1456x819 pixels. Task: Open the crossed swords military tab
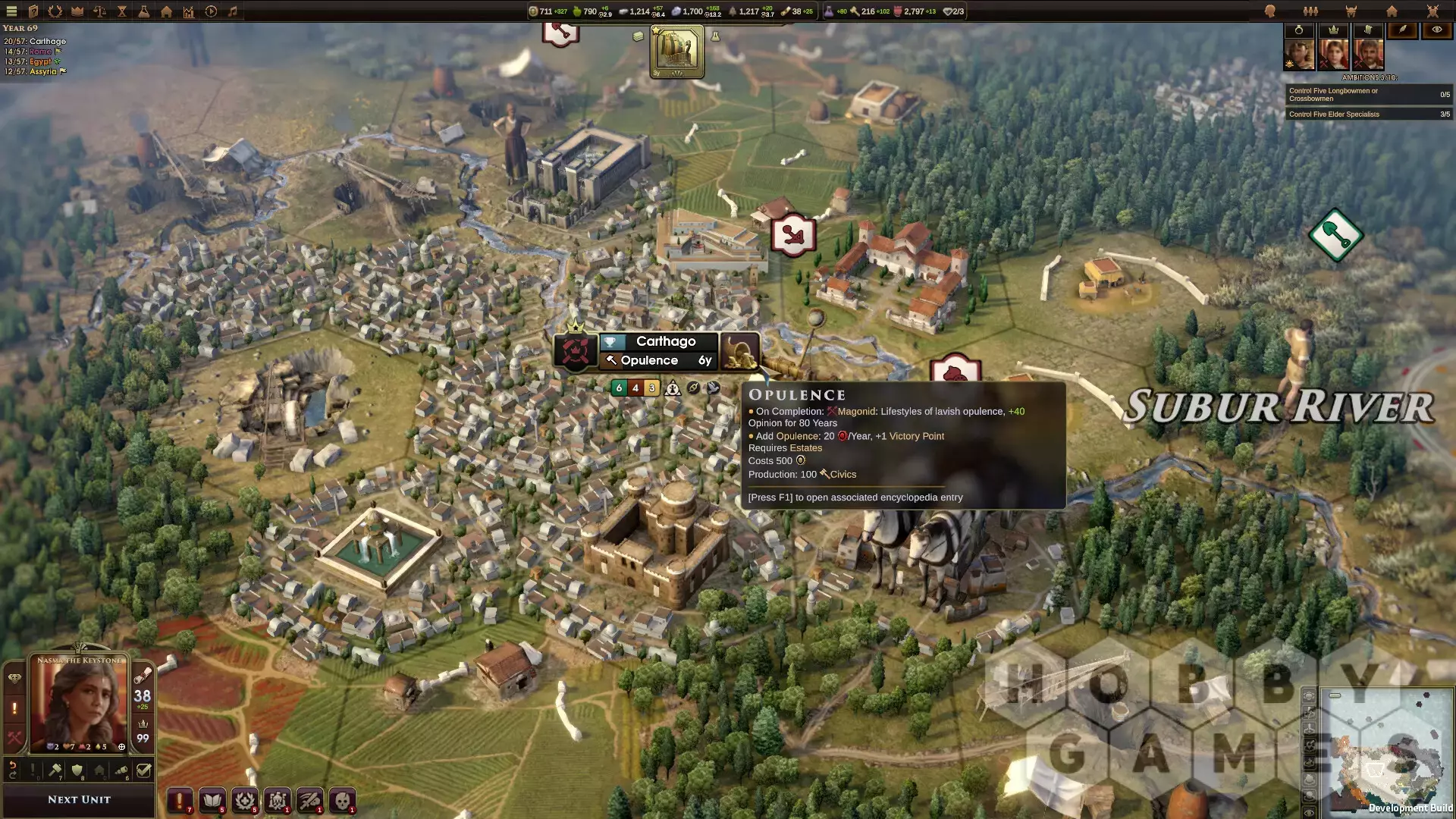(1432, 11)
